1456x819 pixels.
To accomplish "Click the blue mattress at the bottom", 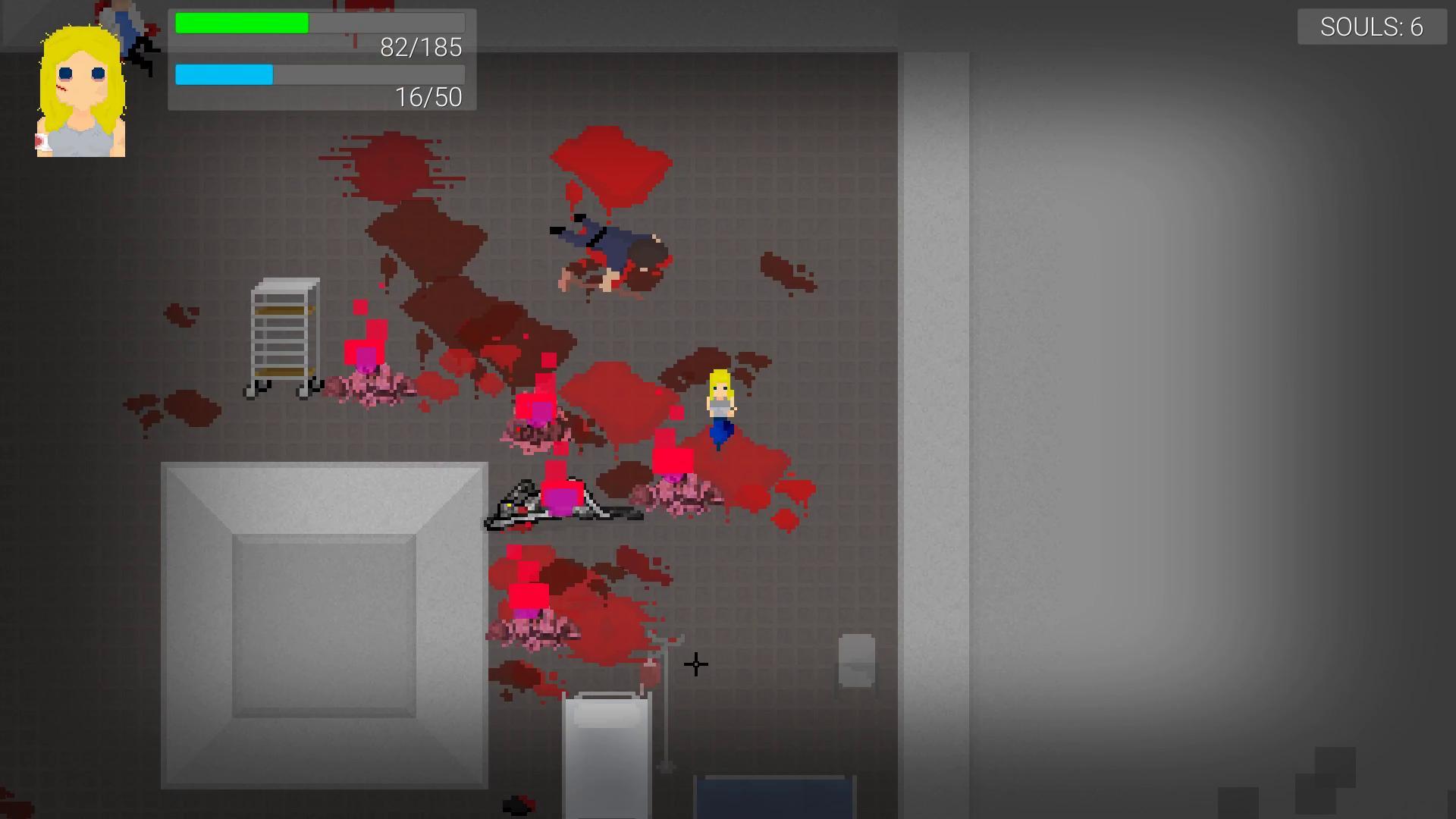I will [x=772, y=800].
